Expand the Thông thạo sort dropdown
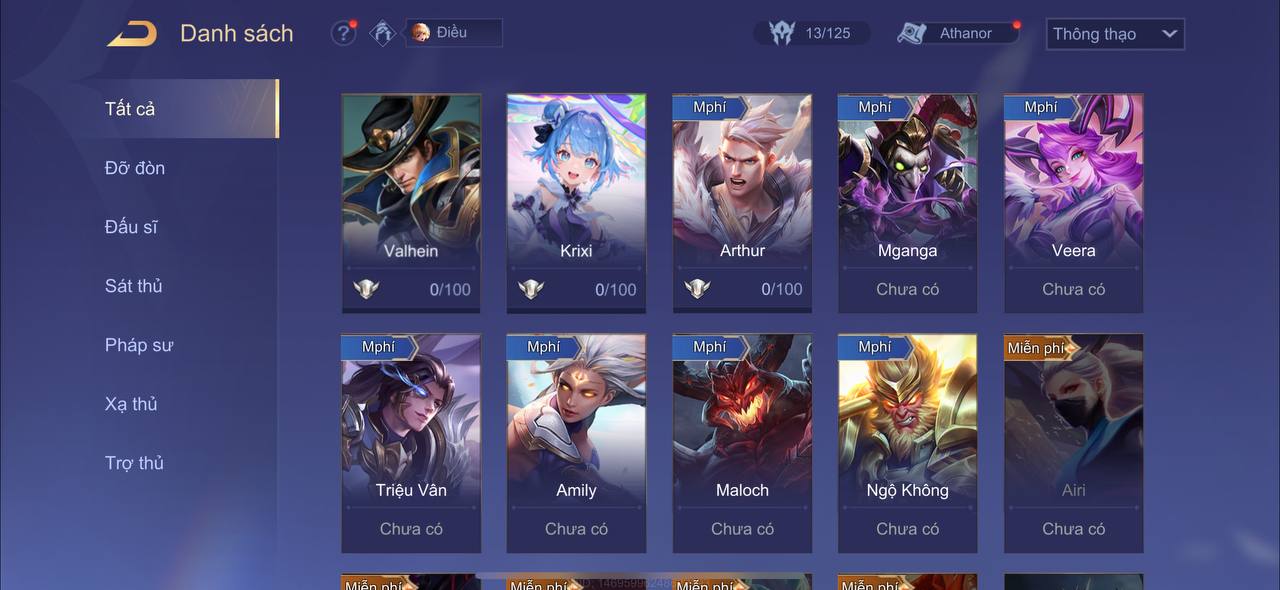This screenshot has width=1280, height=590. [1115, 34]
